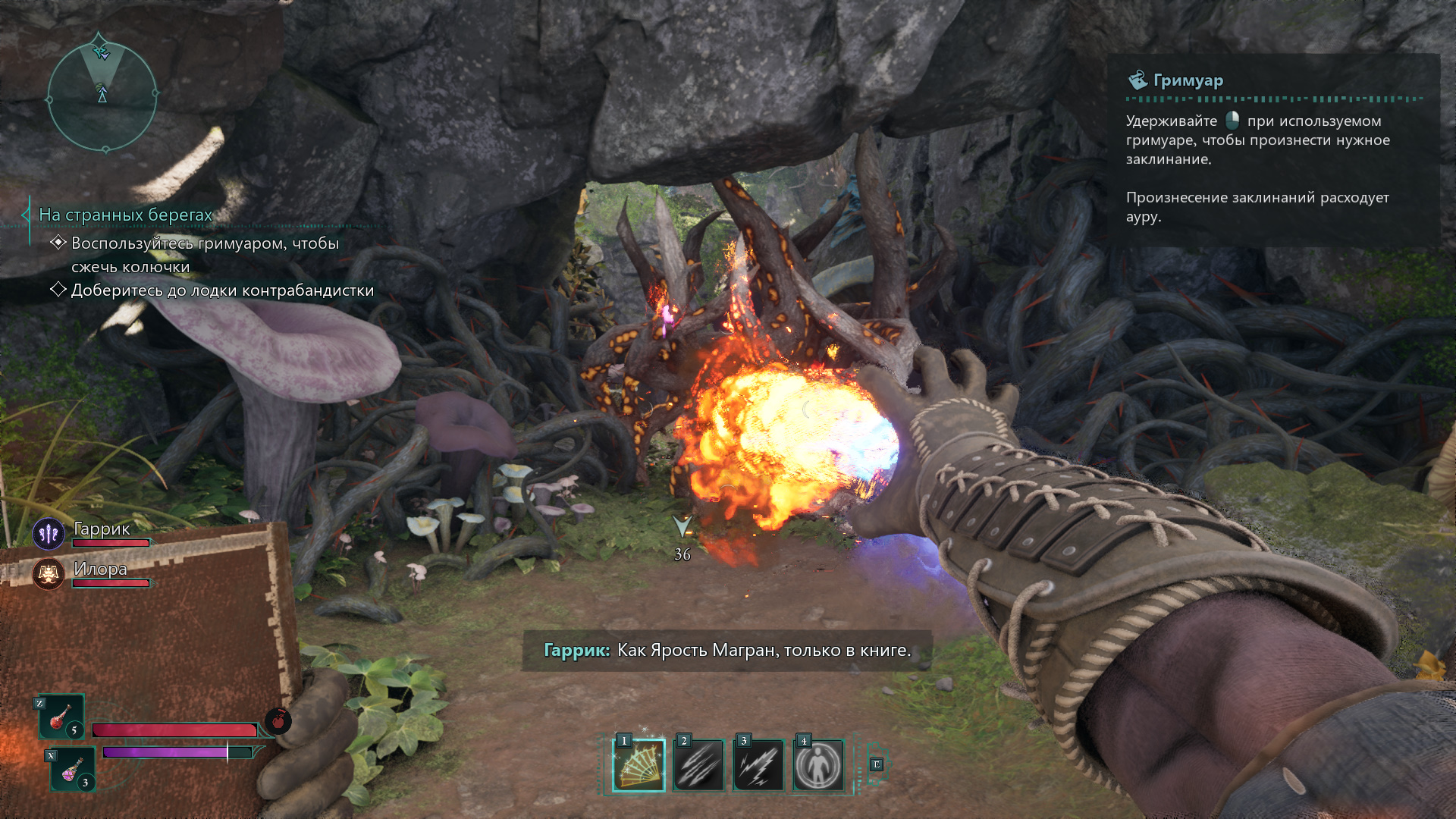This screenshot has width=1456, height=819.
Task: Open the quest "На странных берегах"
Action: coord(126,215)
